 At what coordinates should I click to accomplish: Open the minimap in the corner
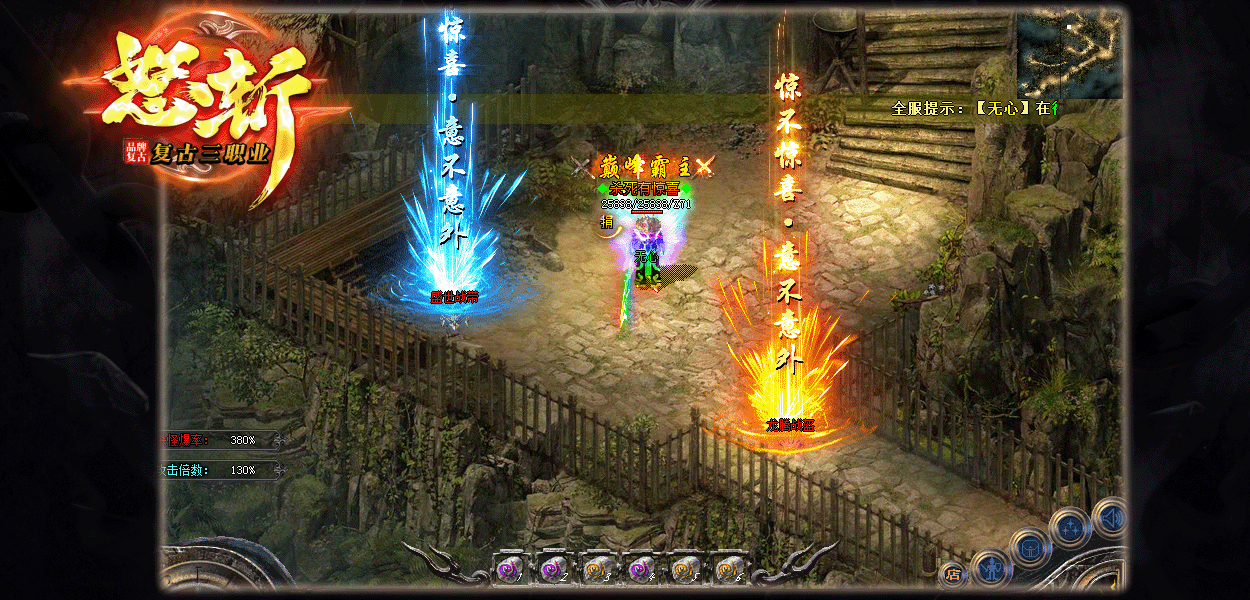[1068, 52]
